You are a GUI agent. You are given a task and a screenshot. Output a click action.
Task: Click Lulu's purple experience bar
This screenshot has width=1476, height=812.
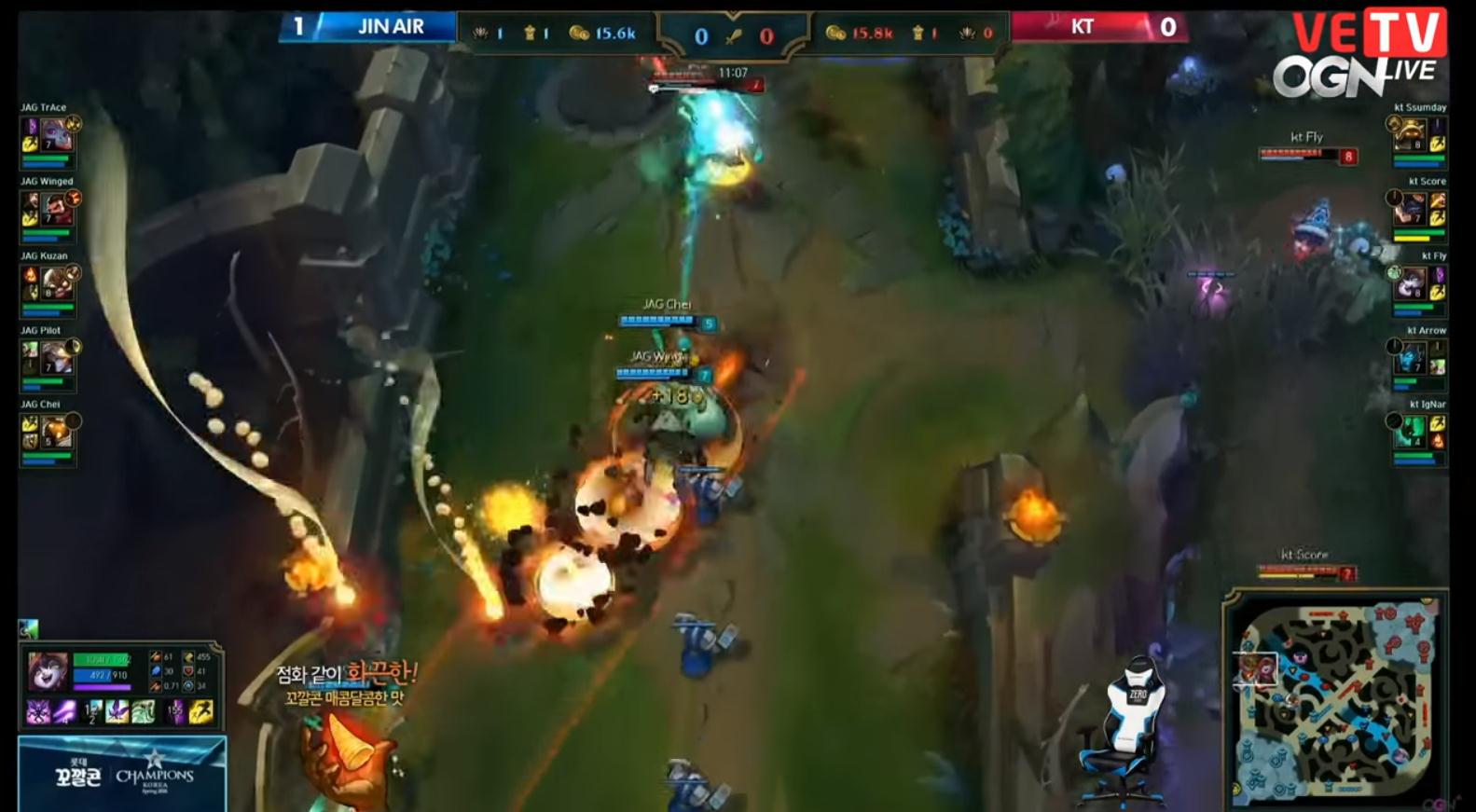coord(101,687)
